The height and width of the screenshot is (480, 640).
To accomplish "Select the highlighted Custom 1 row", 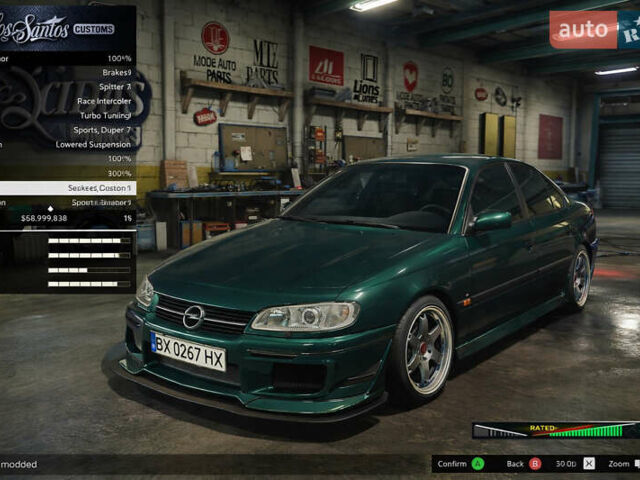I will (x=68, y=187).
